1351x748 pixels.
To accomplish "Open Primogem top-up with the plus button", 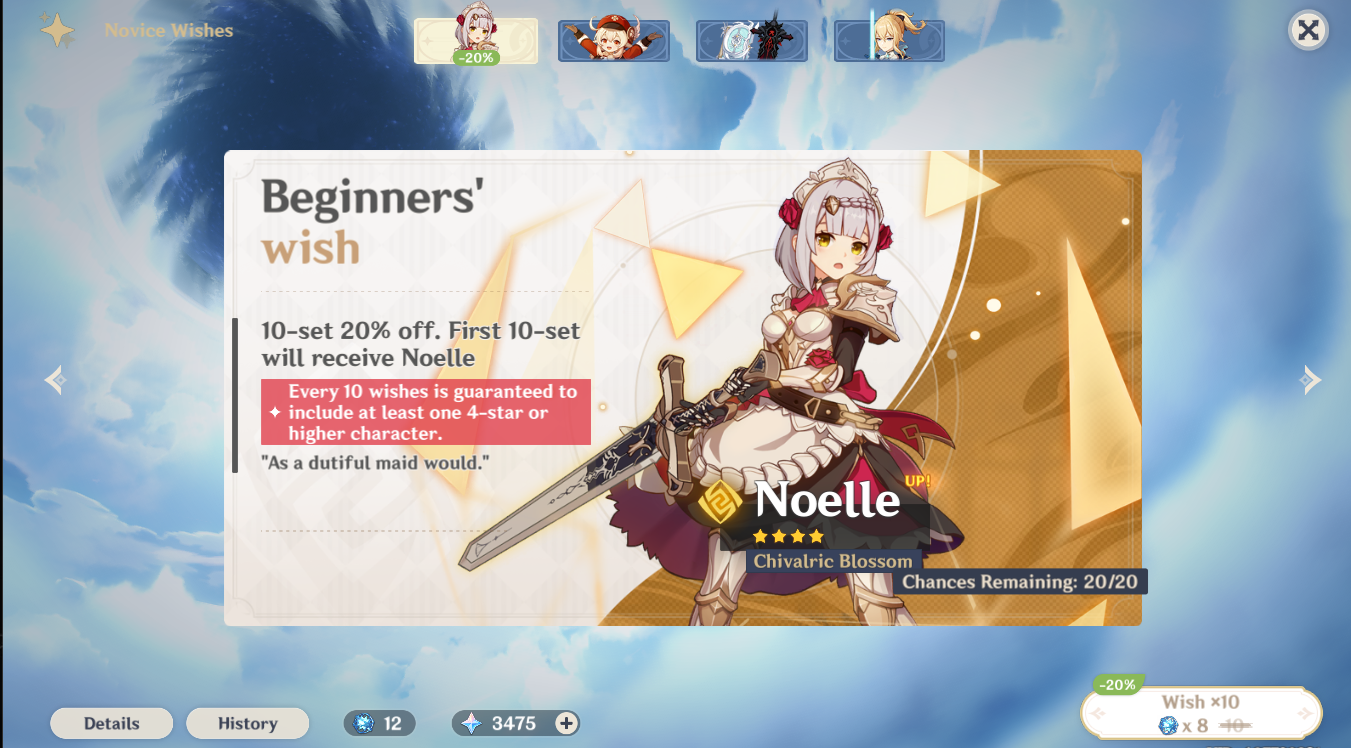I will coord(567,723).
